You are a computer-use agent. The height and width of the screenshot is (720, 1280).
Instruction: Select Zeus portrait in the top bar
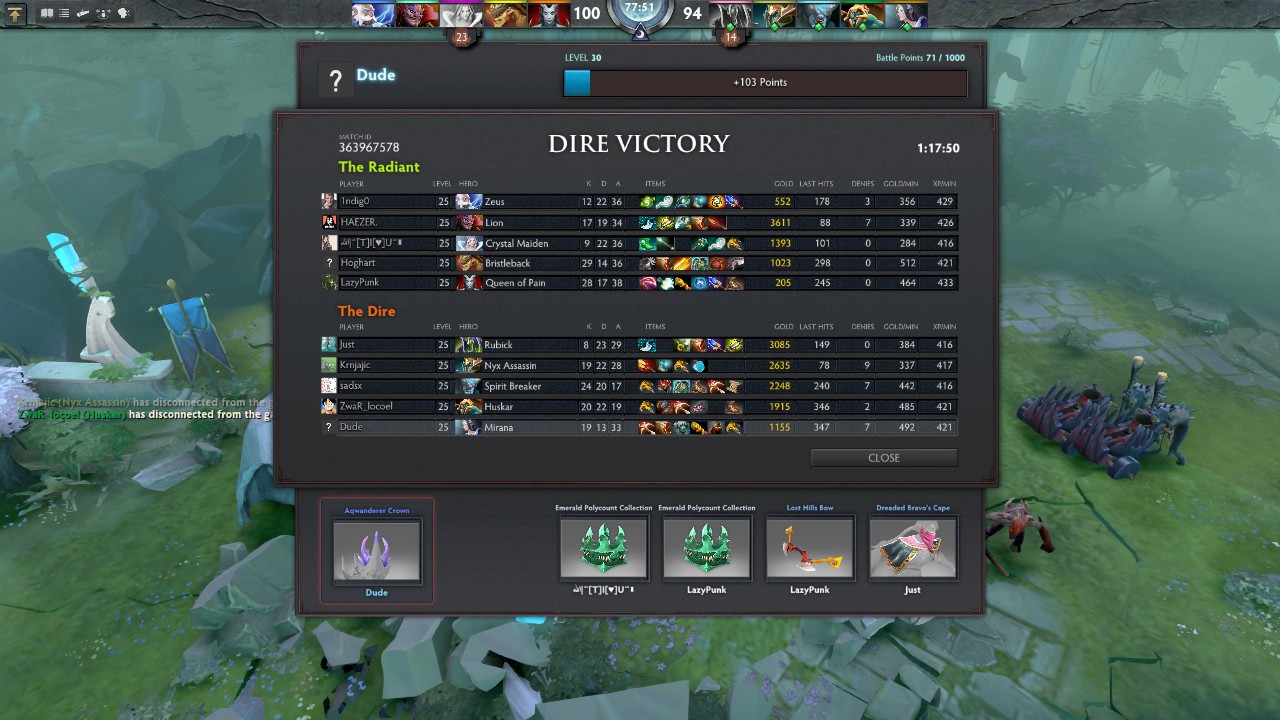pos(374,14)
